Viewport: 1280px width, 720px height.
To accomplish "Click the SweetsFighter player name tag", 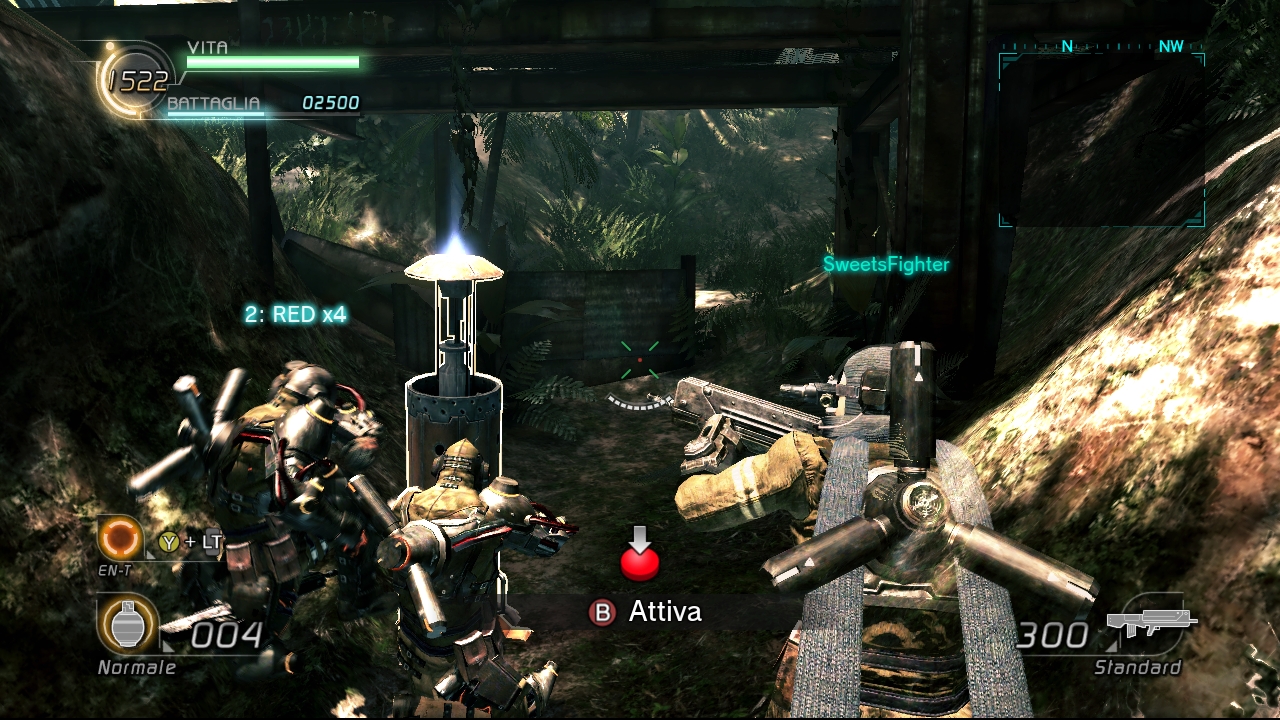I will (x=886, y=265).
